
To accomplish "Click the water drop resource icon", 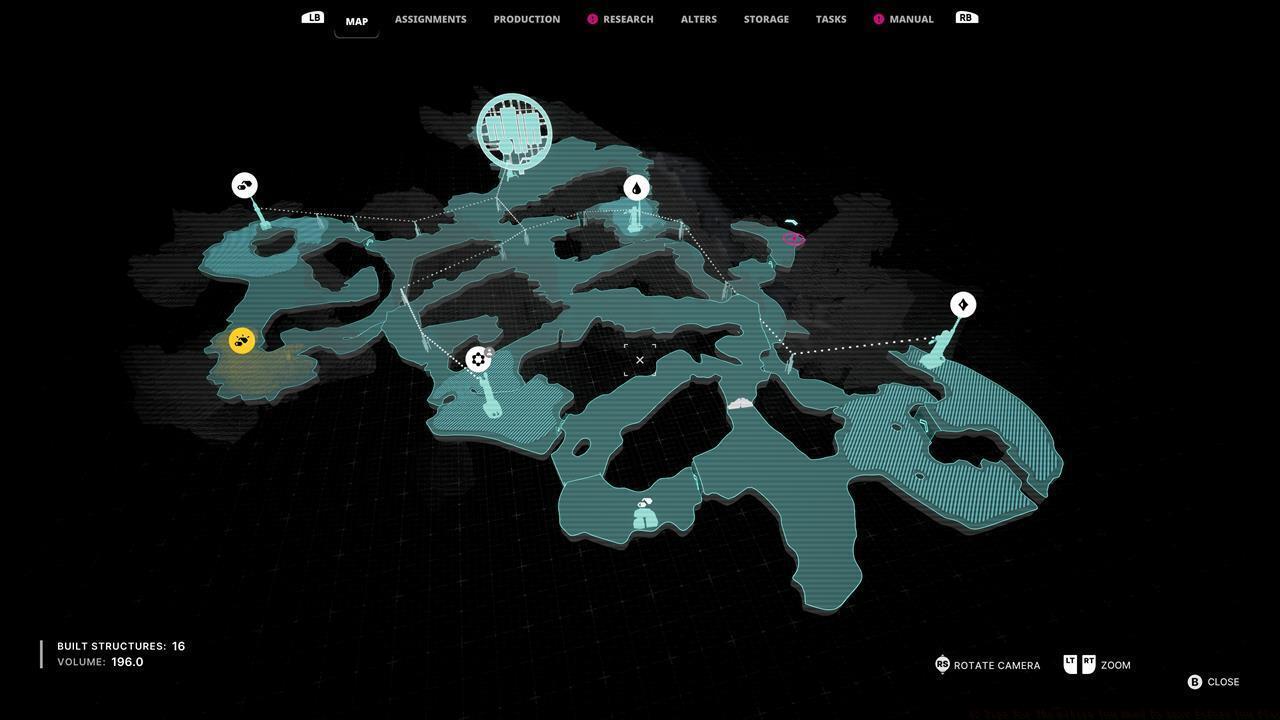I will click(x=637, y=186).
